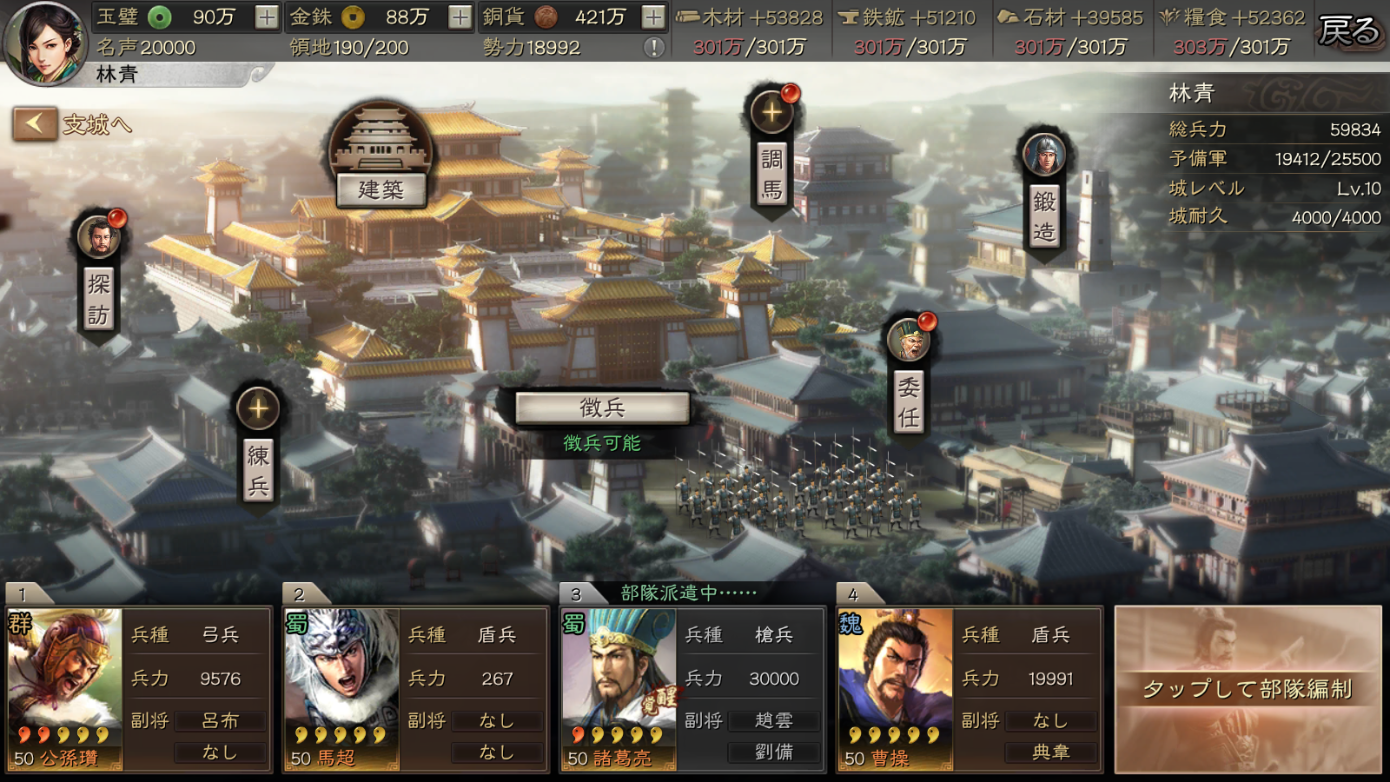
Task: Tap タップして部隊編制 to organize troops
Action: click(1247, 687)
